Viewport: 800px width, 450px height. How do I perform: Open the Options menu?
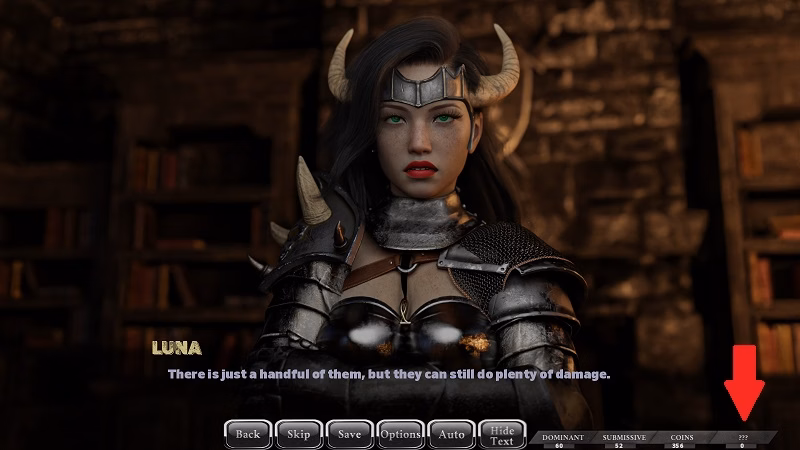pos(400,434)
